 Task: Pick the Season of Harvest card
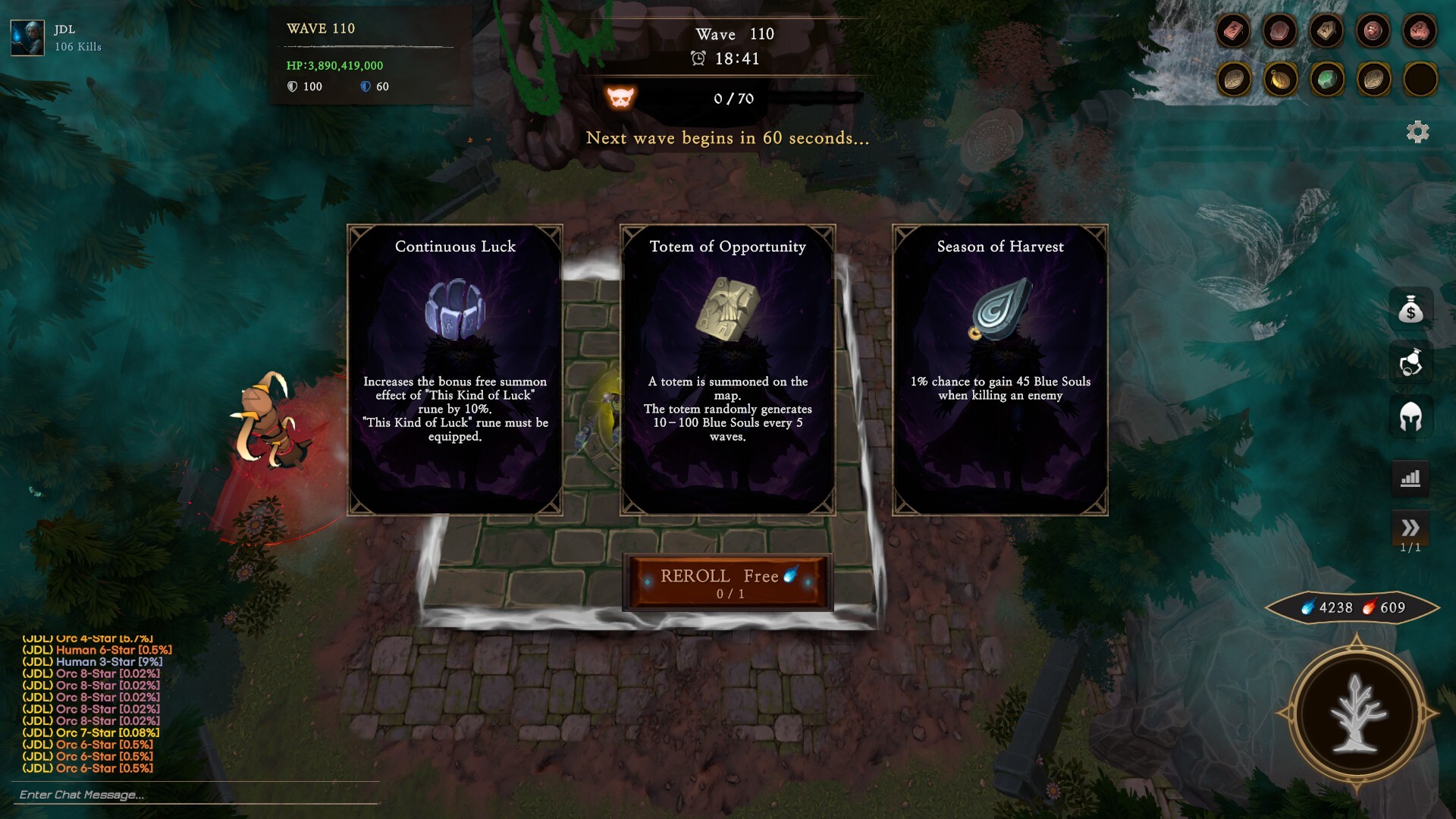(x=999, y=370)
